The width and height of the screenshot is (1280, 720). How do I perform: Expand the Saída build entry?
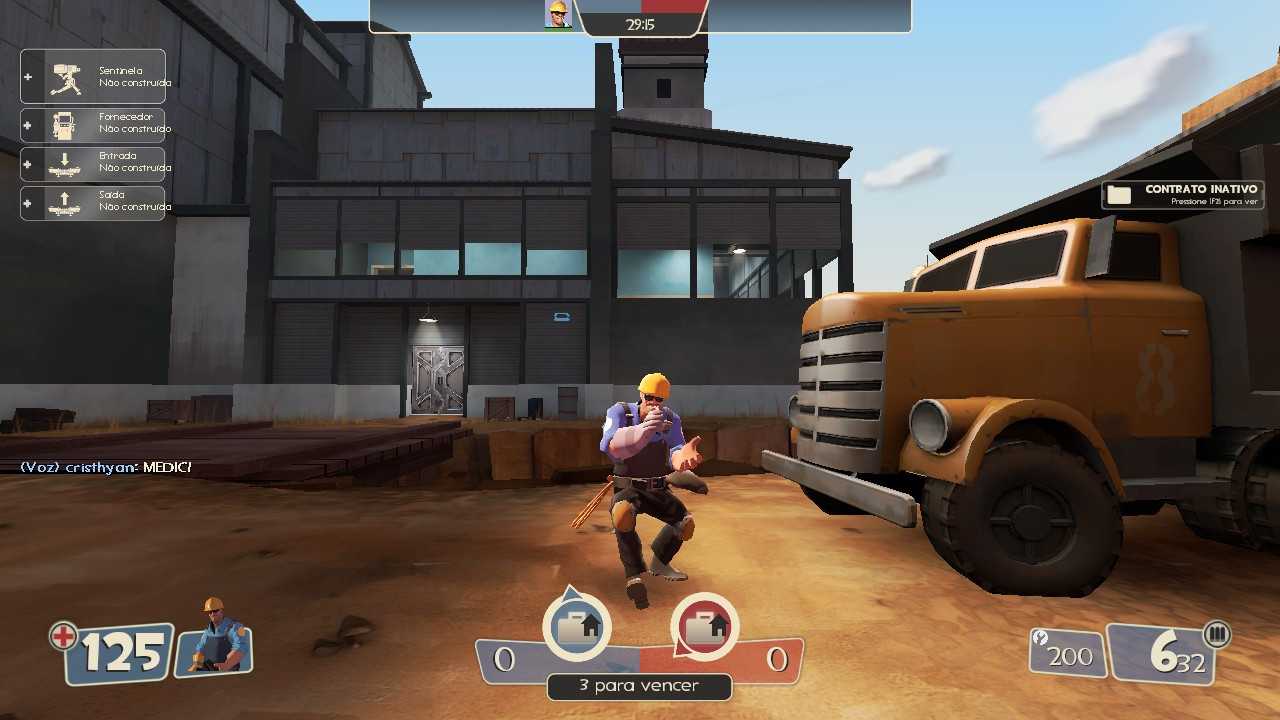pyautogui.click(x=27, y=202)
